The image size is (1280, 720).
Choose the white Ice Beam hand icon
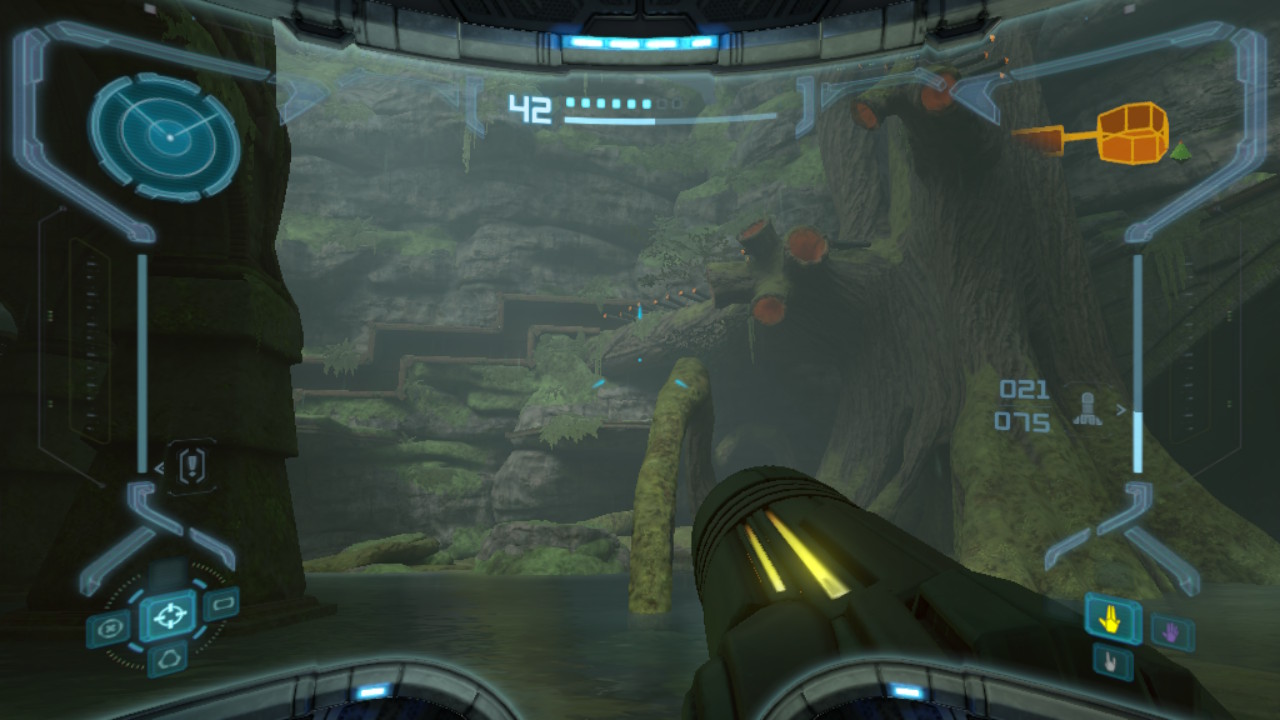(x=1112, y=661)
